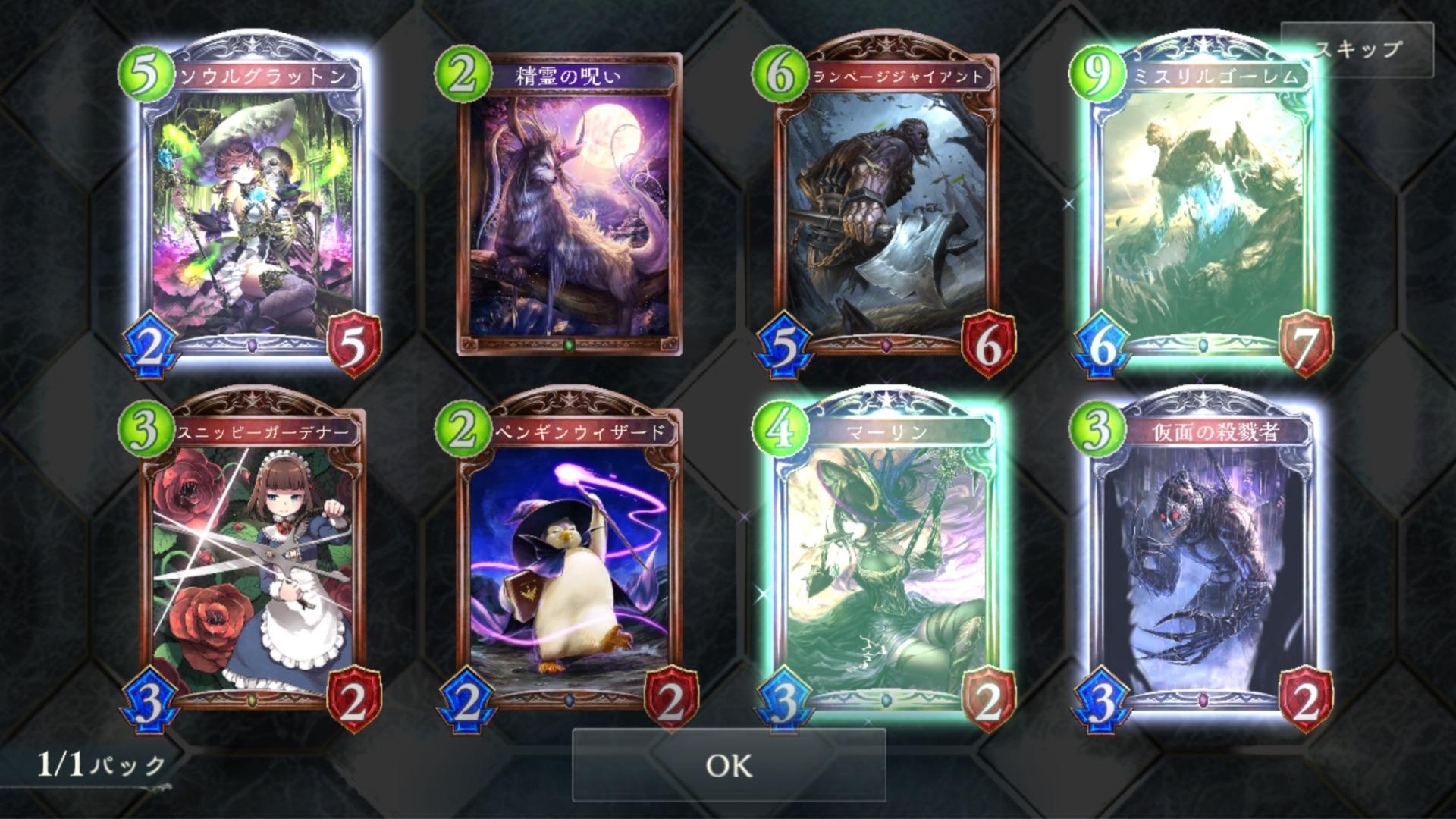1456x819 pixels.
Task: Confirm the pack results with OK
Action: (728, 765)
